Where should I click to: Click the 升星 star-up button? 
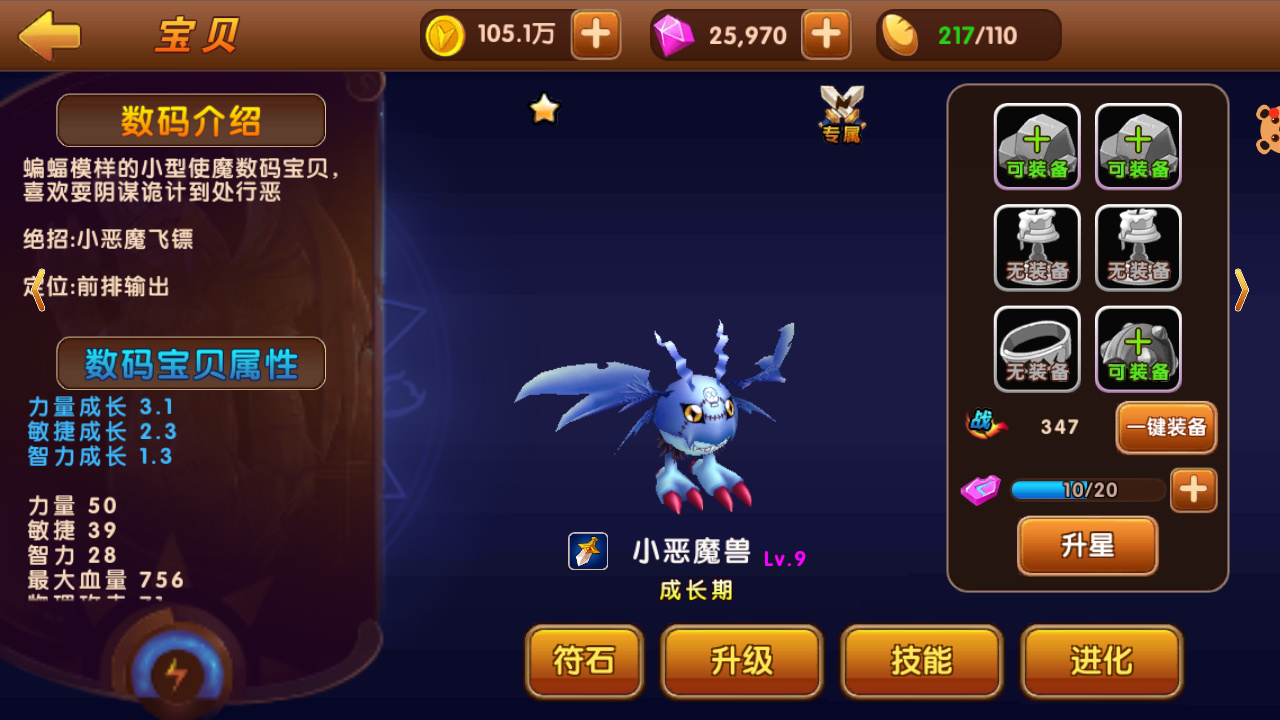(x=1087, y=546)
